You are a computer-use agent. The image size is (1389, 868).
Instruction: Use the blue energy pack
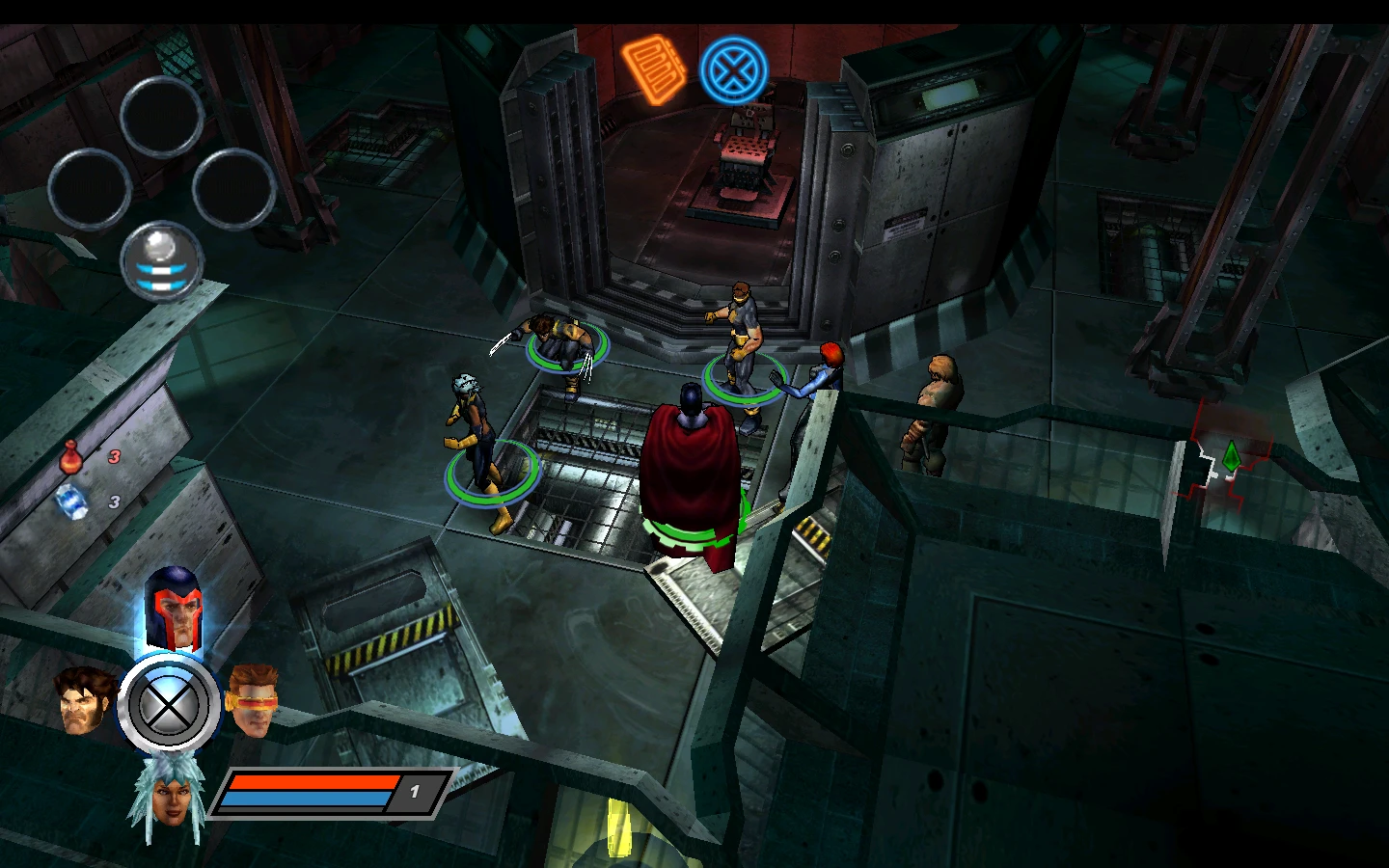[x=71, y=502]
